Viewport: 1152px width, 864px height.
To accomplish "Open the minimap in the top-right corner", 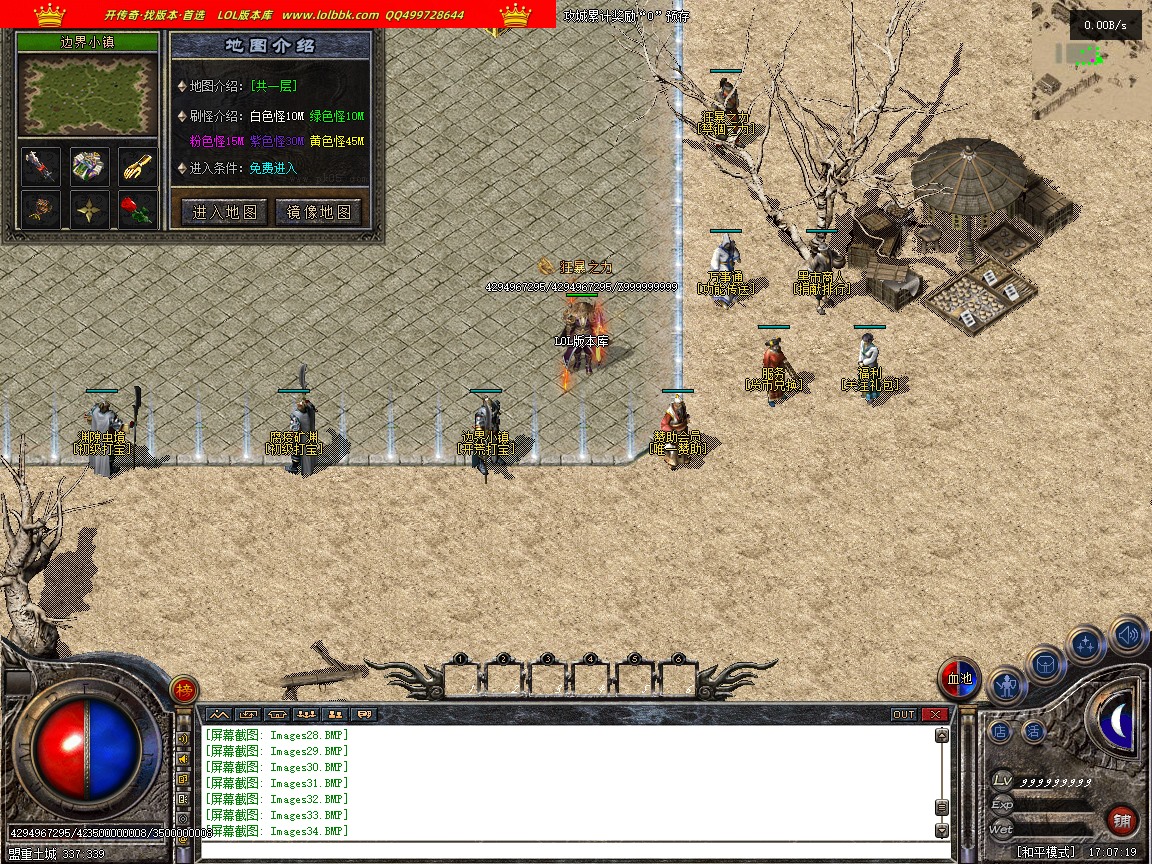I will click(1091, 62).
